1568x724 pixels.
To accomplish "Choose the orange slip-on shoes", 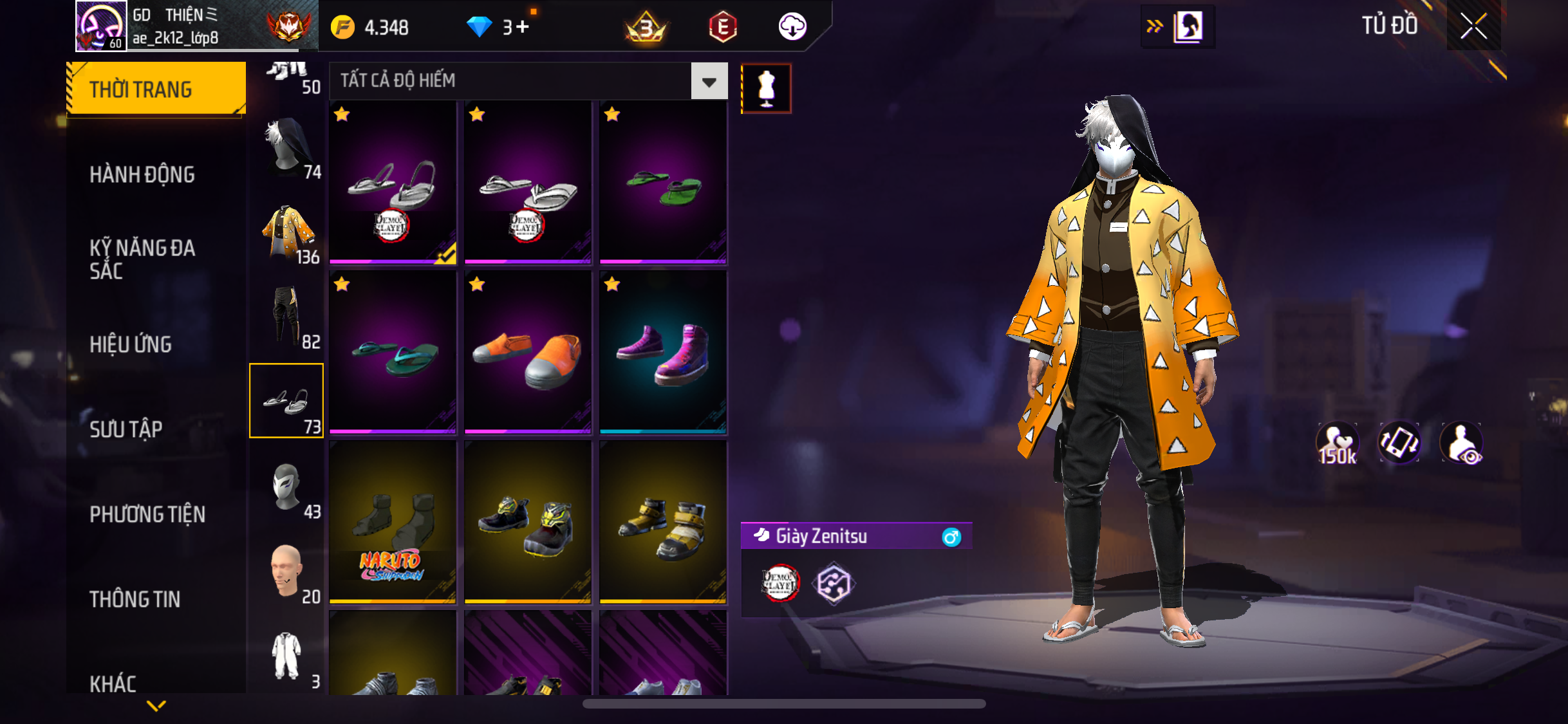I will tap(528, 352).
